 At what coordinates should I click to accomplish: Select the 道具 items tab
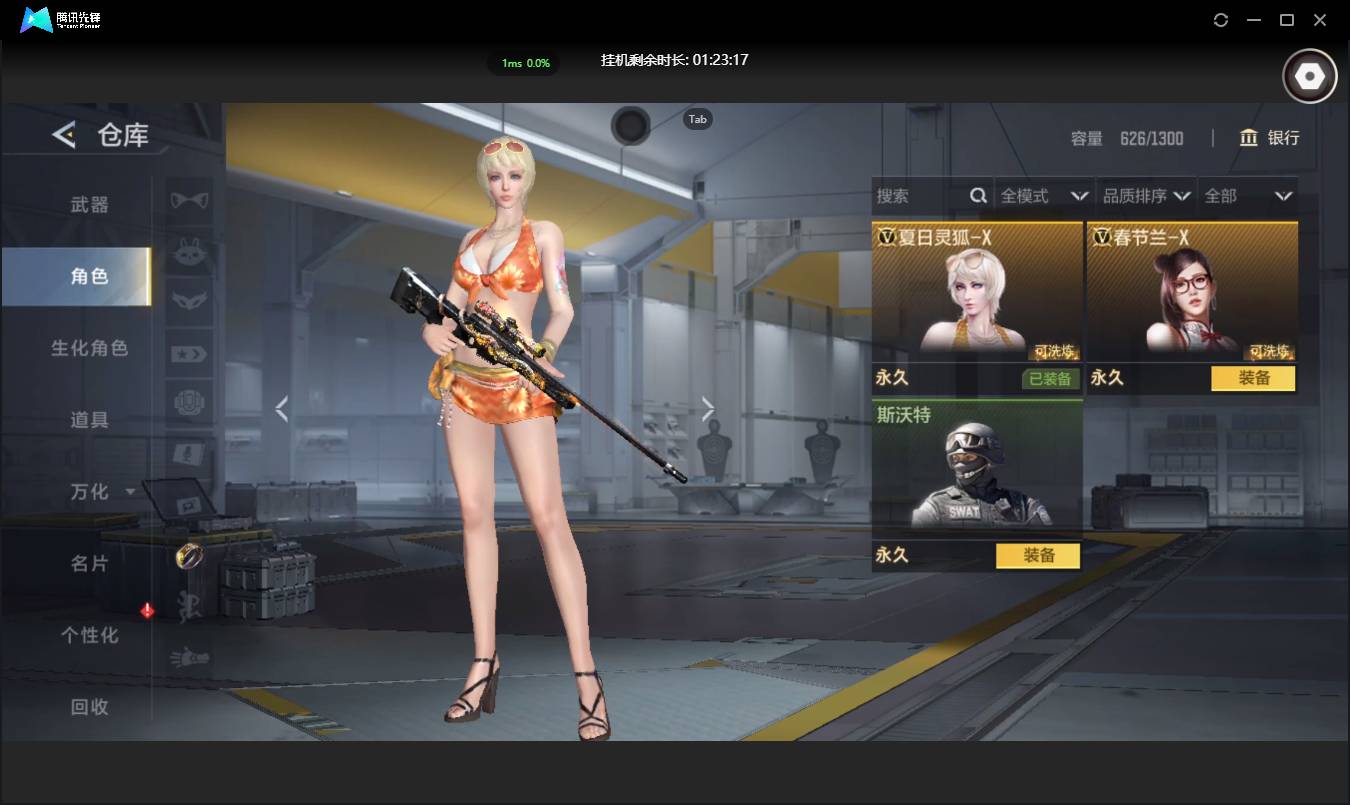(89, 420)
